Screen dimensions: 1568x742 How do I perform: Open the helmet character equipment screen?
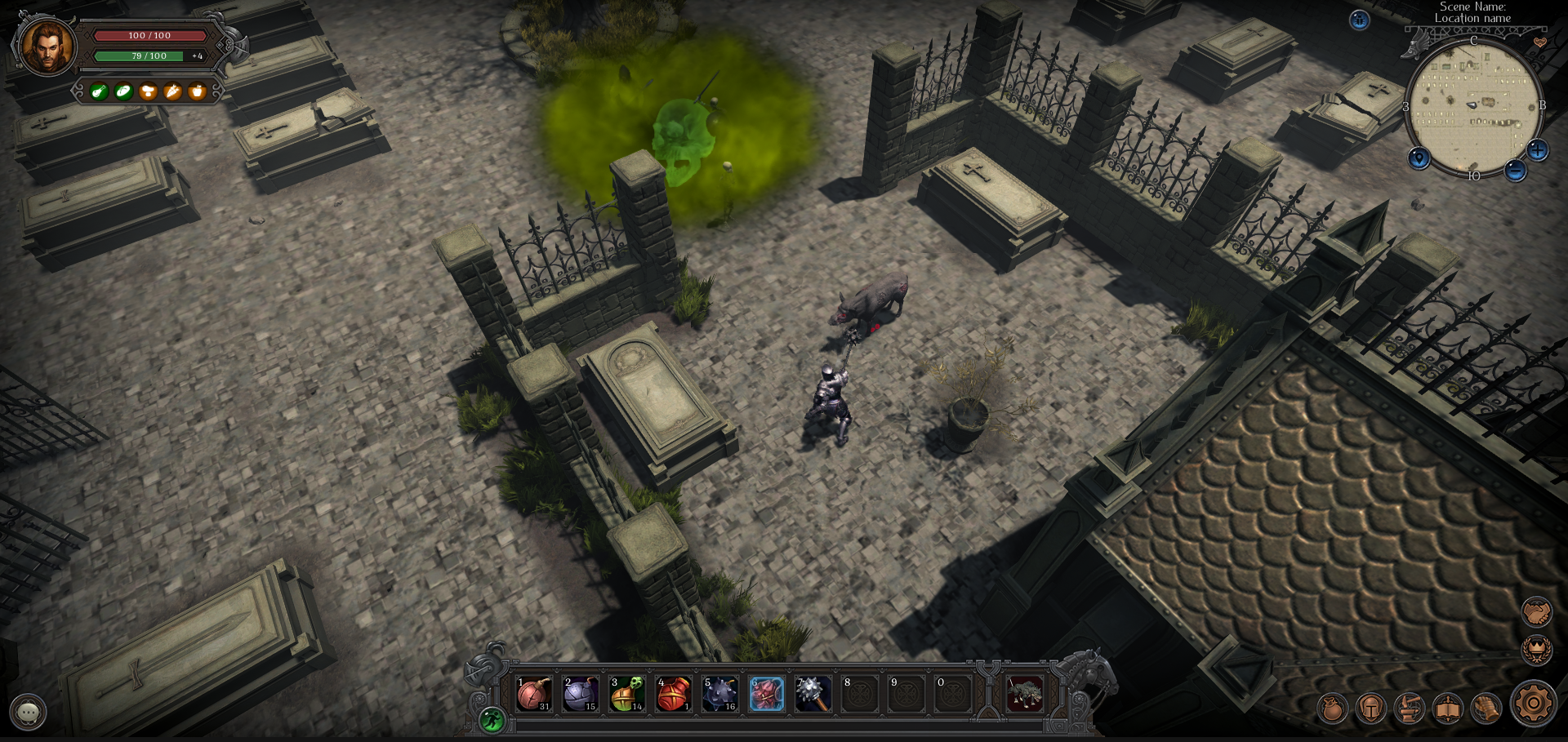1370,708
